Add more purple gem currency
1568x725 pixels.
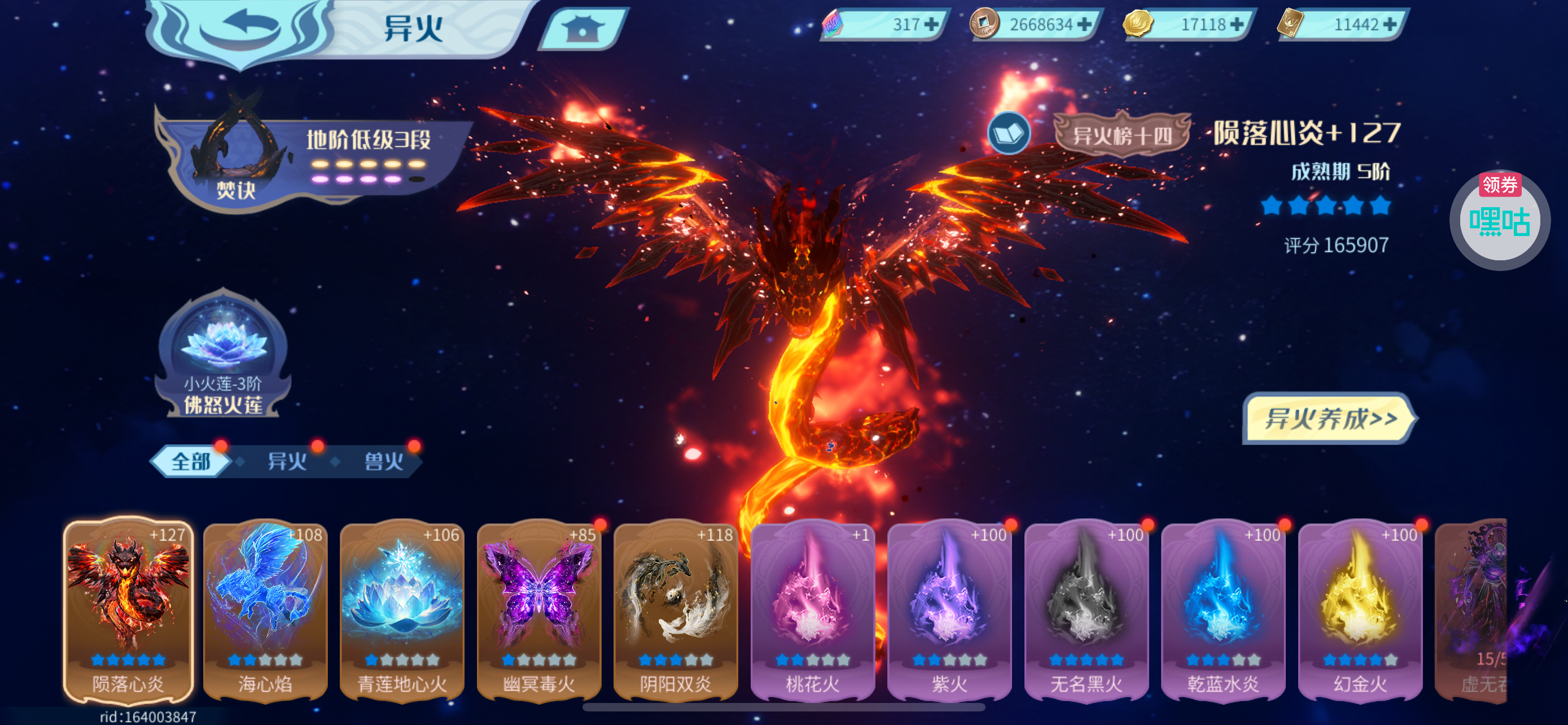click(931, 24)
